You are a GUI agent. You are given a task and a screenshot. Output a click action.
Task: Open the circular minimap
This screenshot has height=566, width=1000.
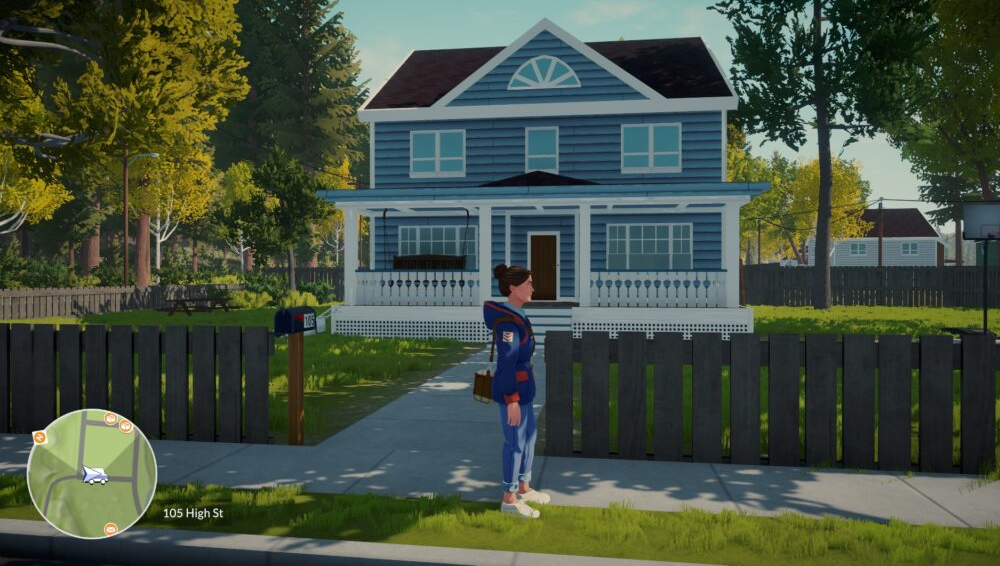(x=91, y=473)
